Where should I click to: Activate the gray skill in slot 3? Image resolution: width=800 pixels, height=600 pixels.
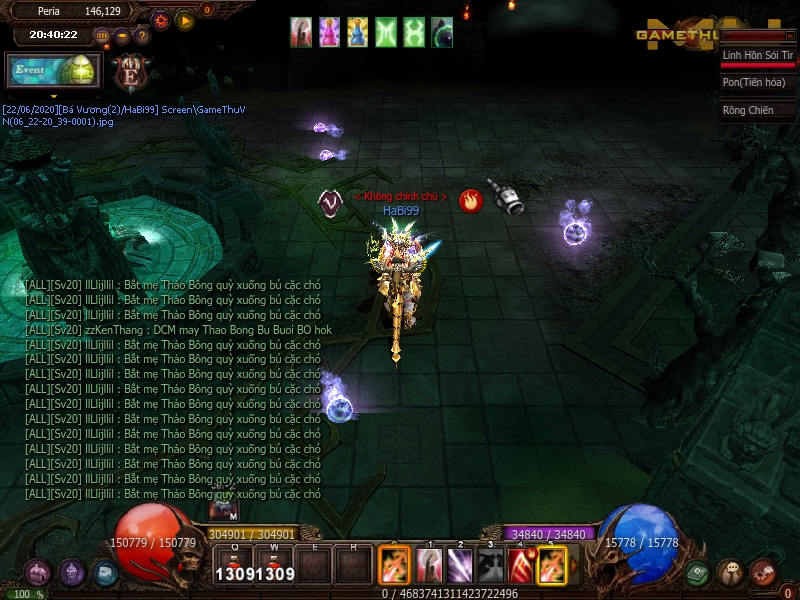click(x=490, y=566)
